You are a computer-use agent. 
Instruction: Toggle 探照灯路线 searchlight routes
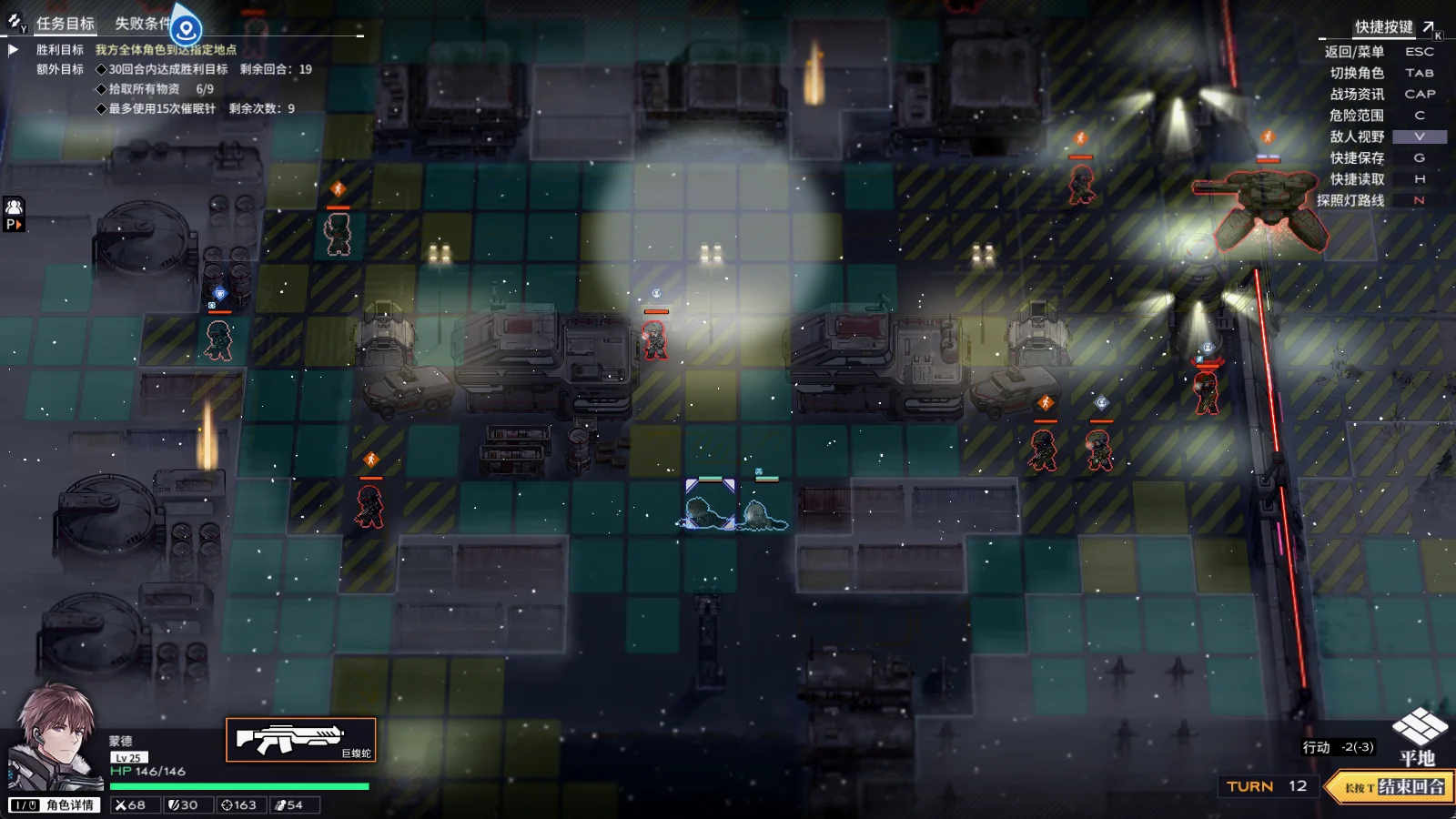click(x=1350, y=200)
